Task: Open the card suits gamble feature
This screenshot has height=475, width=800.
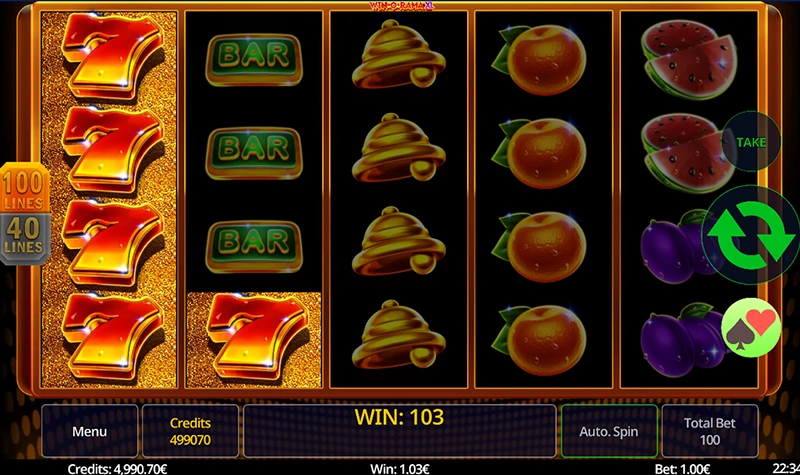Action: (x=750, y=327)
